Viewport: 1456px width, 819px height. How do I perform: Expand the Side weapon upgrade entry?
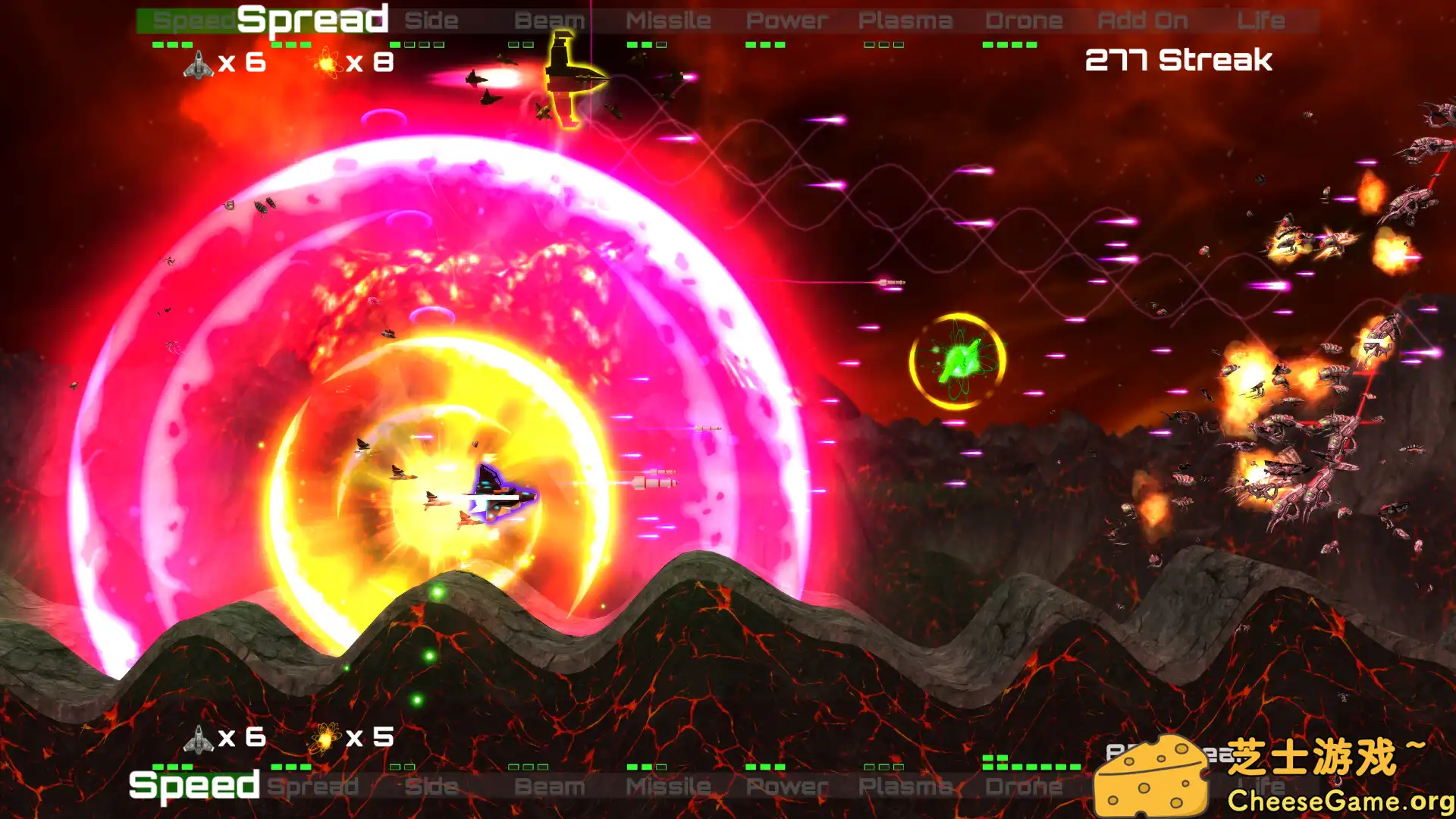432,20
